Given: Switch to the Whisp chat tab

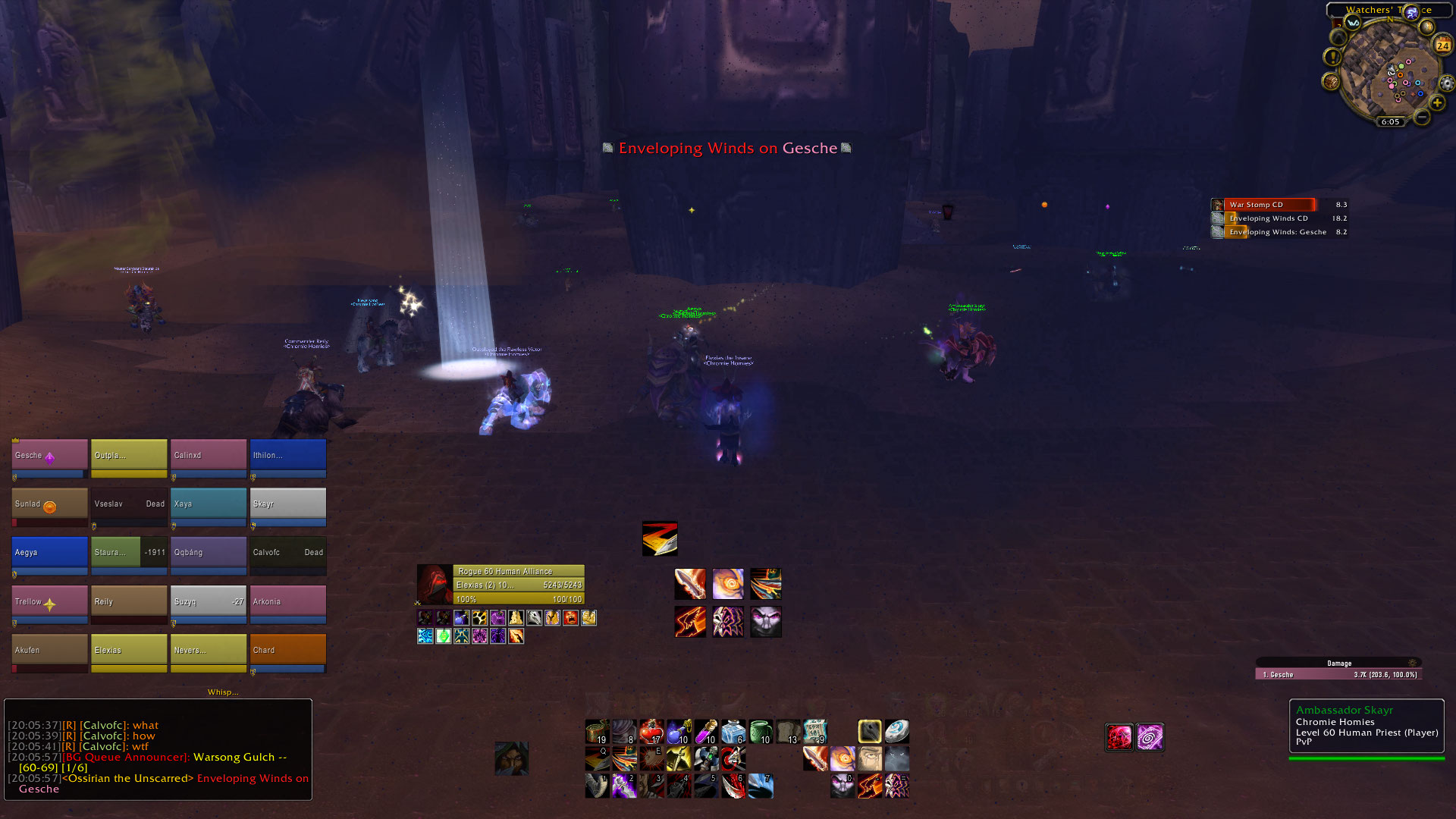Looking at the screenshot, I should tap(222, 692).
